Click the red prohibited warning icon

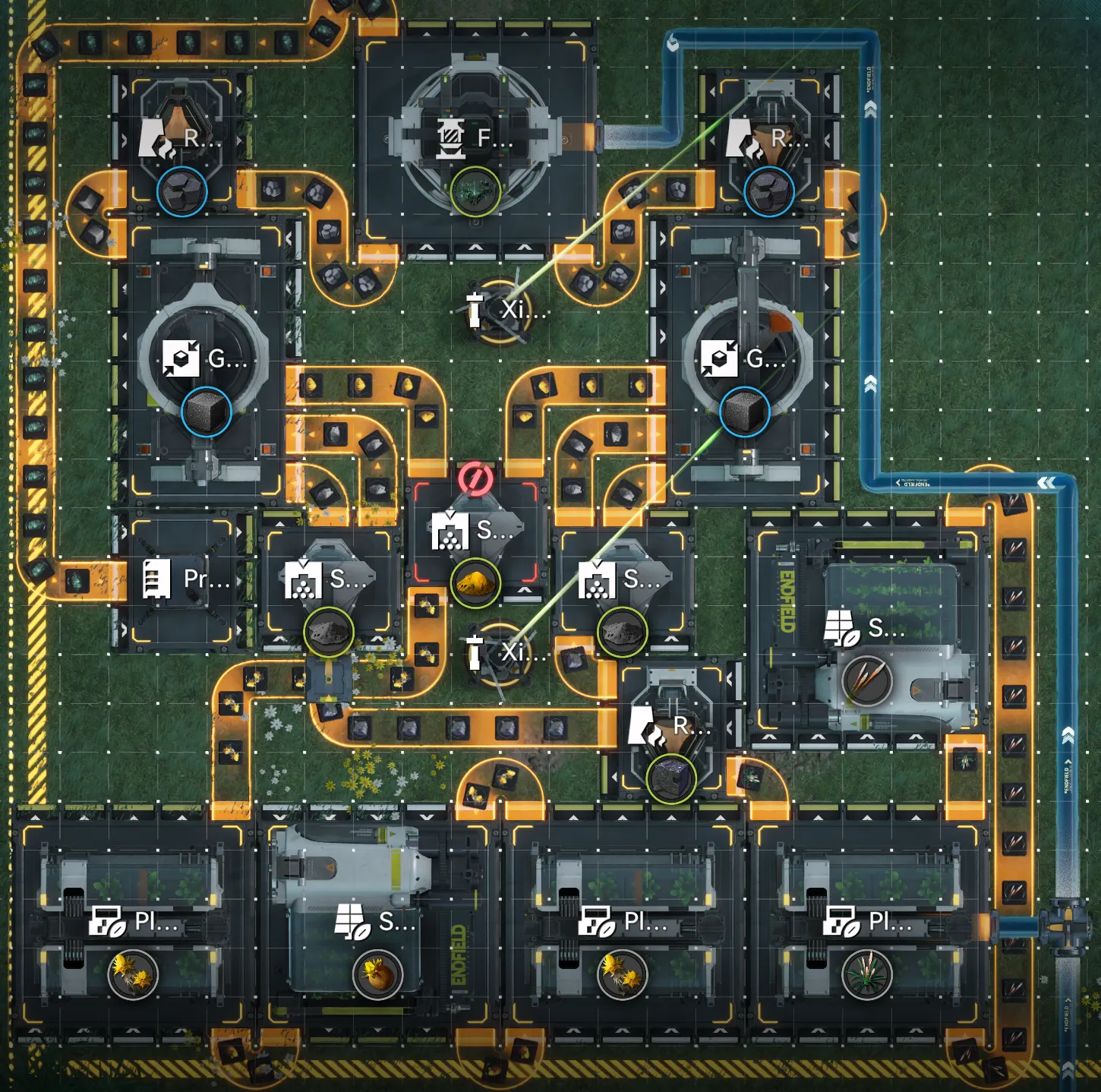[x=475, y=479]
